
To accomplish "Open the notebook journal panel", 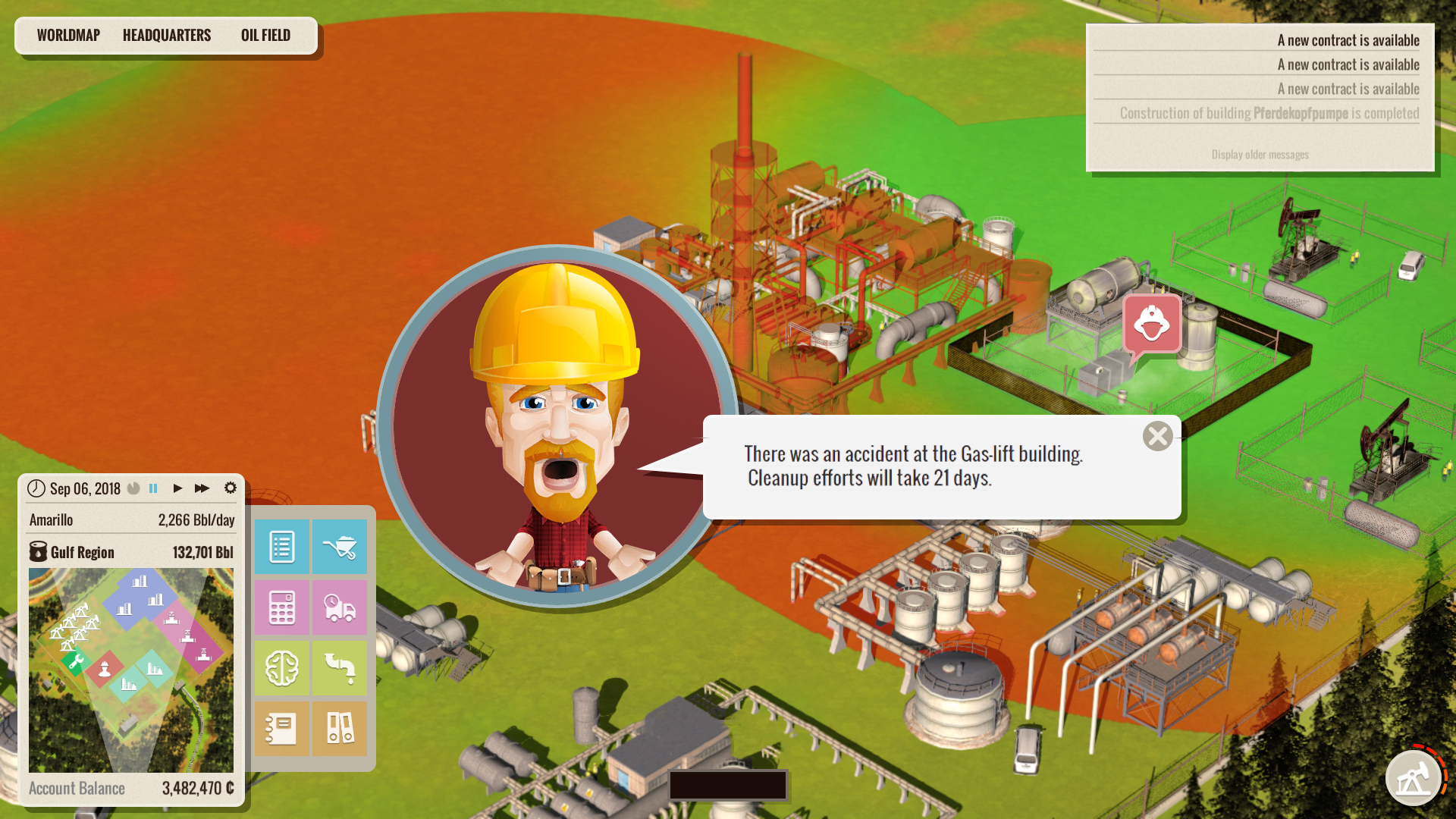I will [x=281, y=729].
